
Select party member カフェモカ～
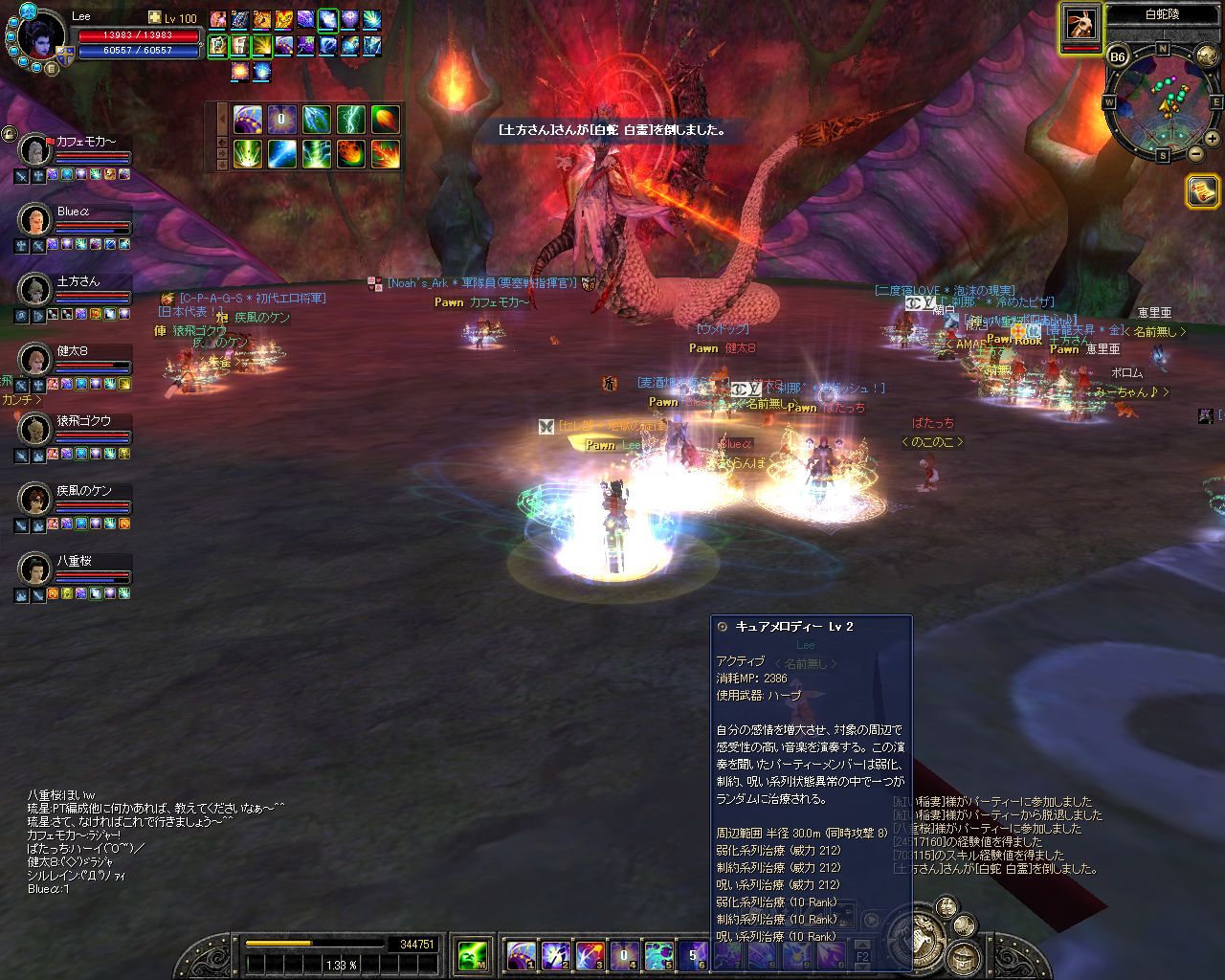point(36,150)
